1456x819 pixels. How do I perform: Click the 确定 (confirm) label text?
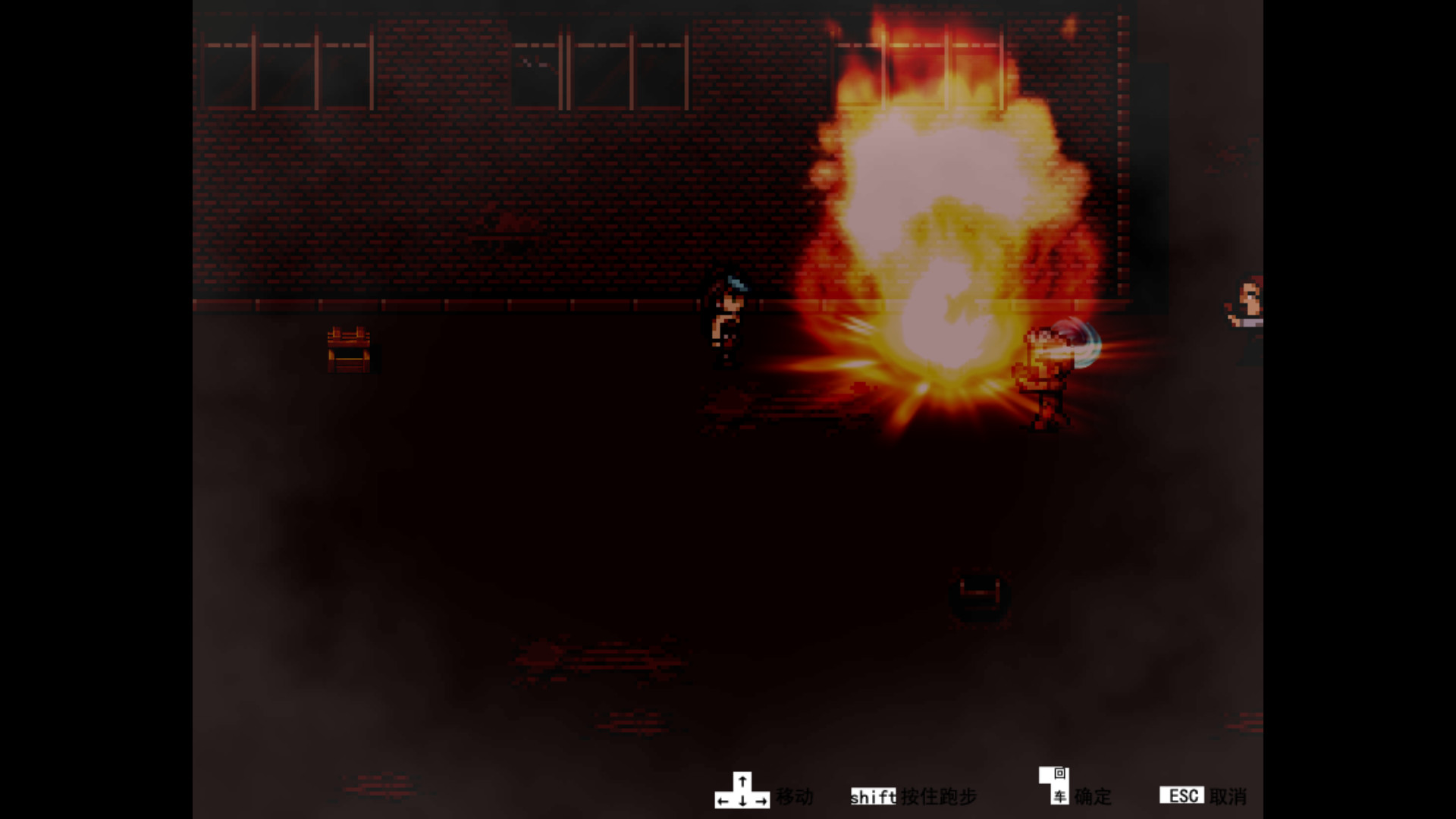(1092, 797)
